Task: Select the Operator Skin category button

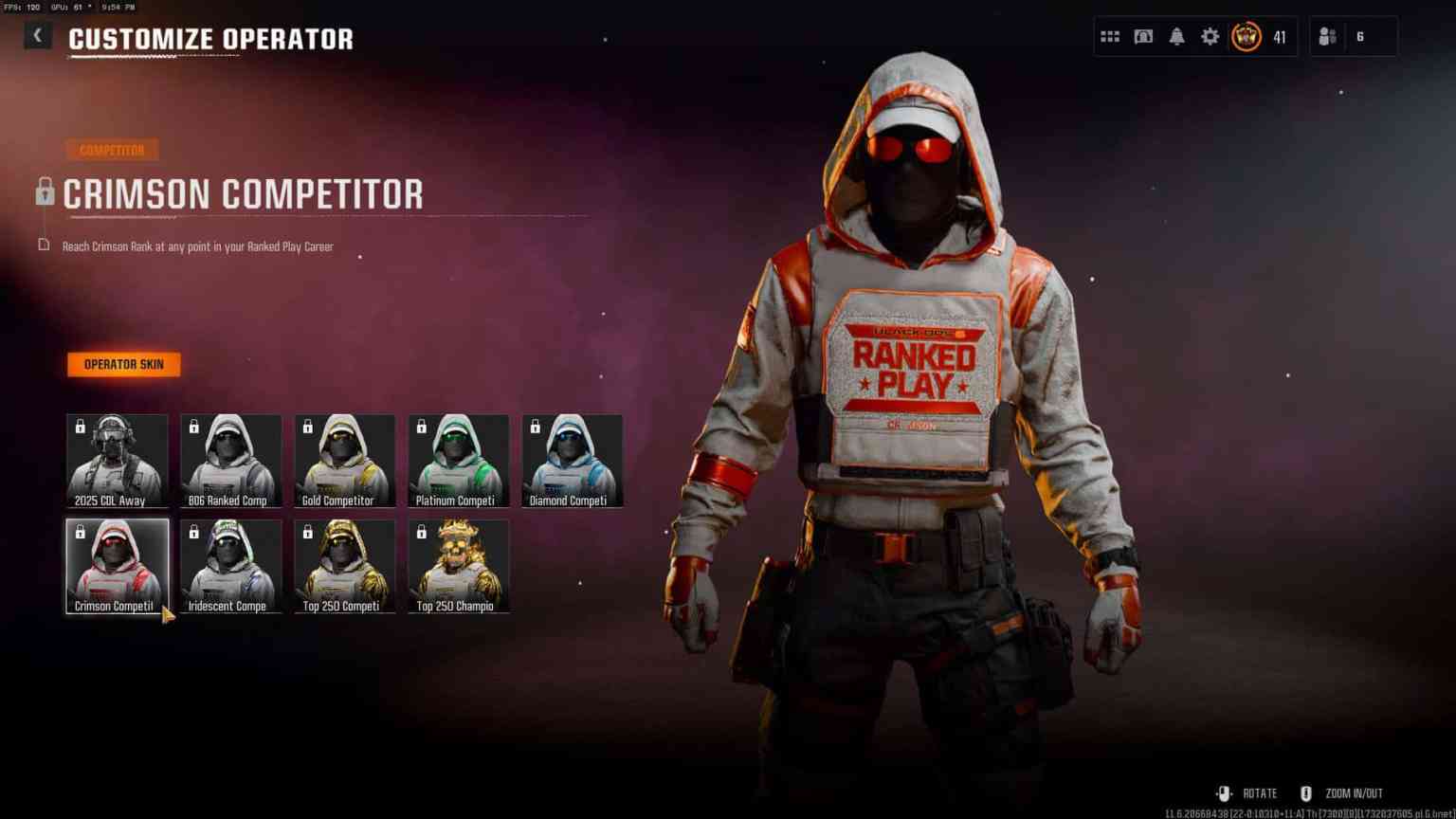Action: click(124, 364)
